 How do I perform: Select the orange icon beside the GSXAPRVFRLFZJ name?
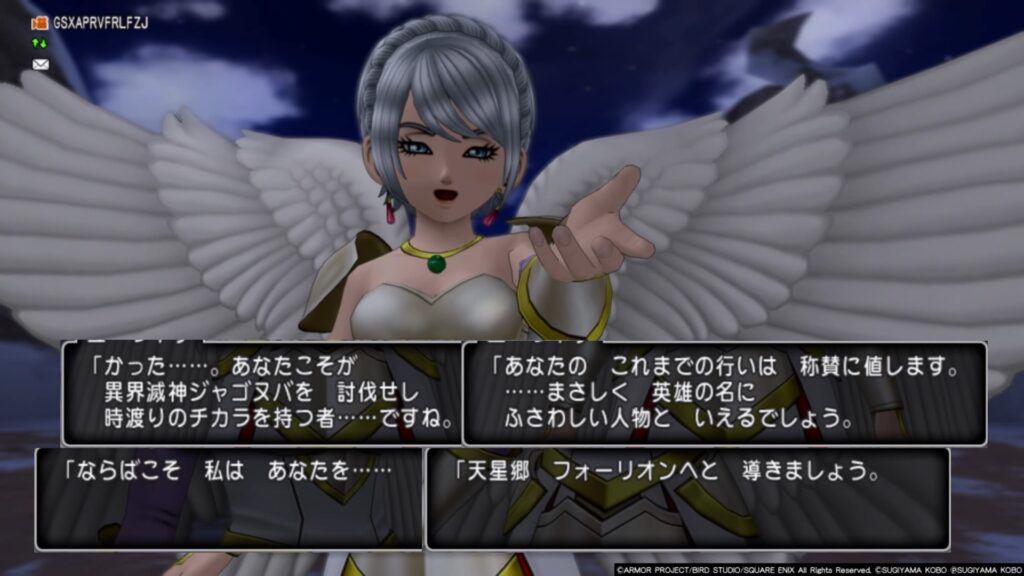tap(40, 22)
